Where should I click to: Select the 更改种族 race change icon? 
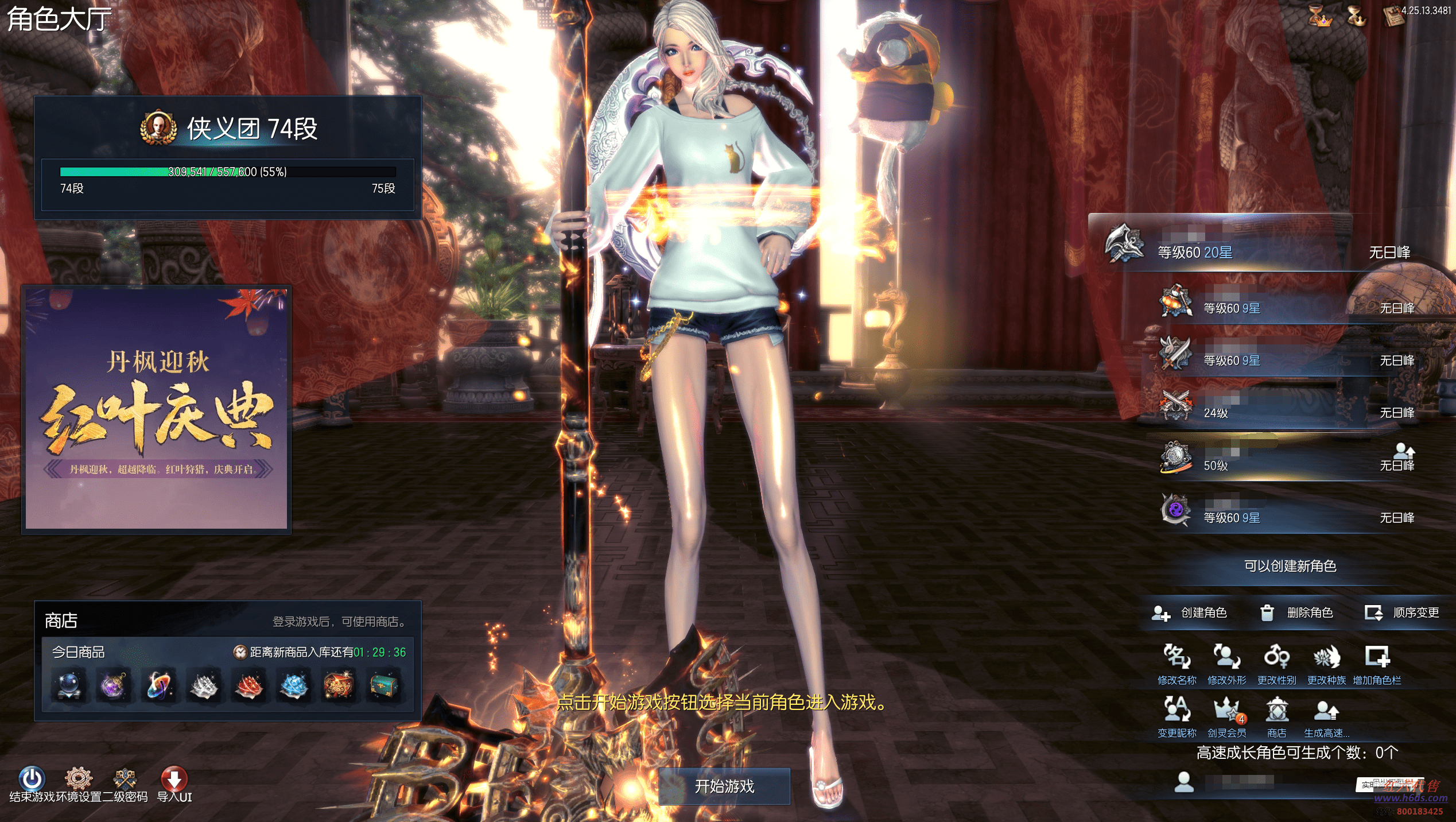[1326, 658]
